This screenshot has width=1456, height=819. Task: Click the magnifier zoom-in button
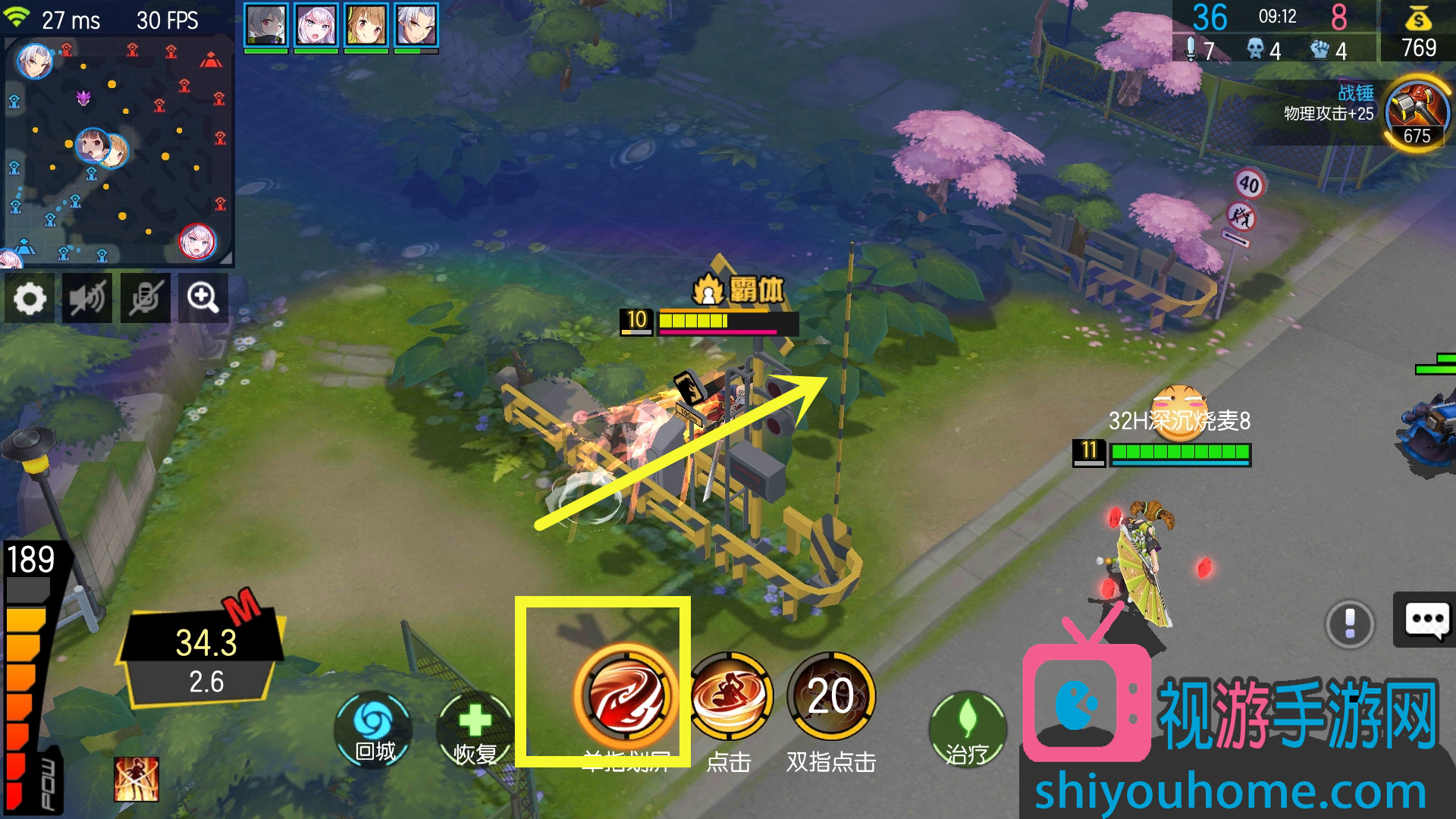coord(202,299)
